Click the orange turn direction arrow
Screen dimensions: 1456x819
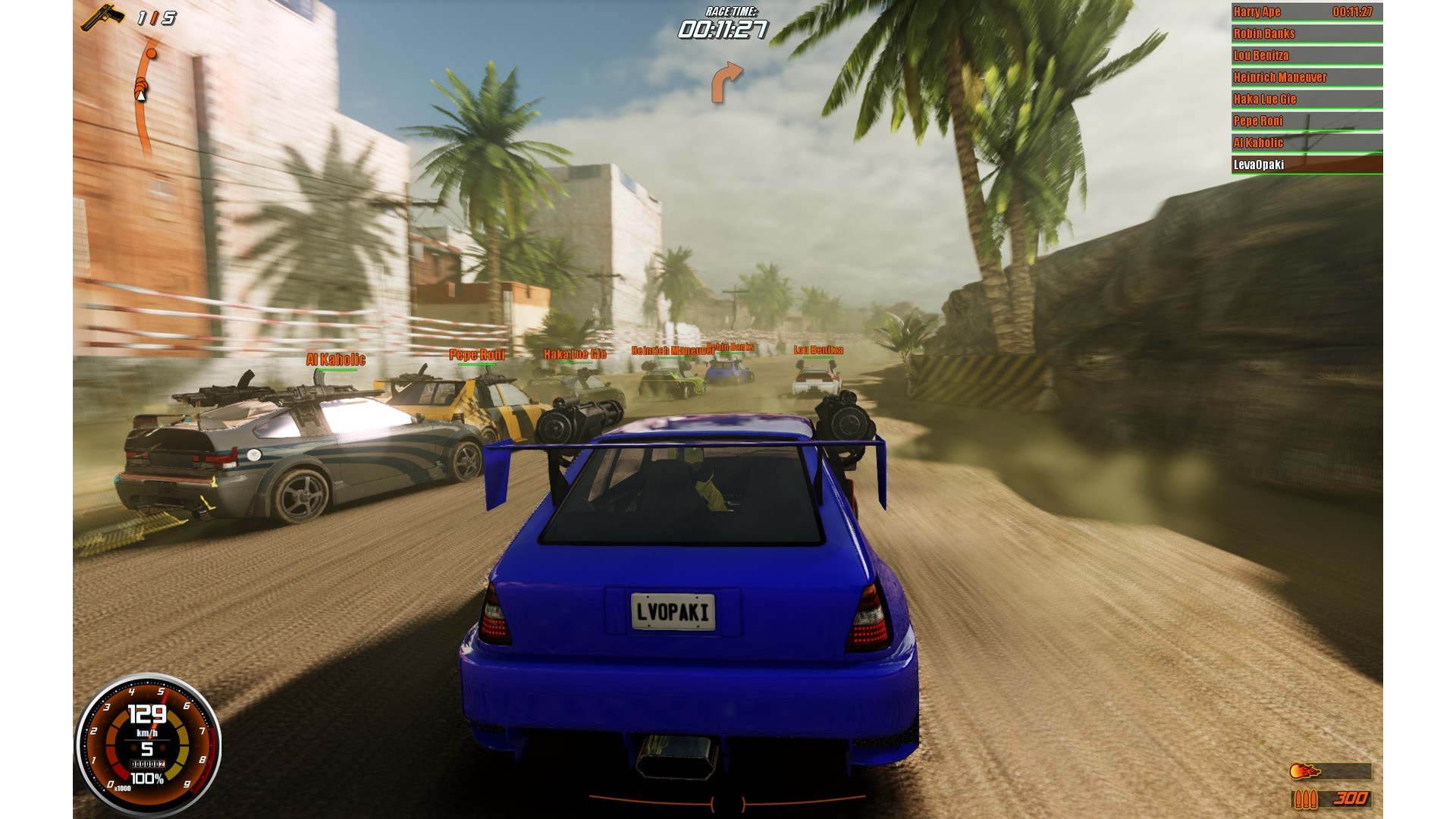726,82
